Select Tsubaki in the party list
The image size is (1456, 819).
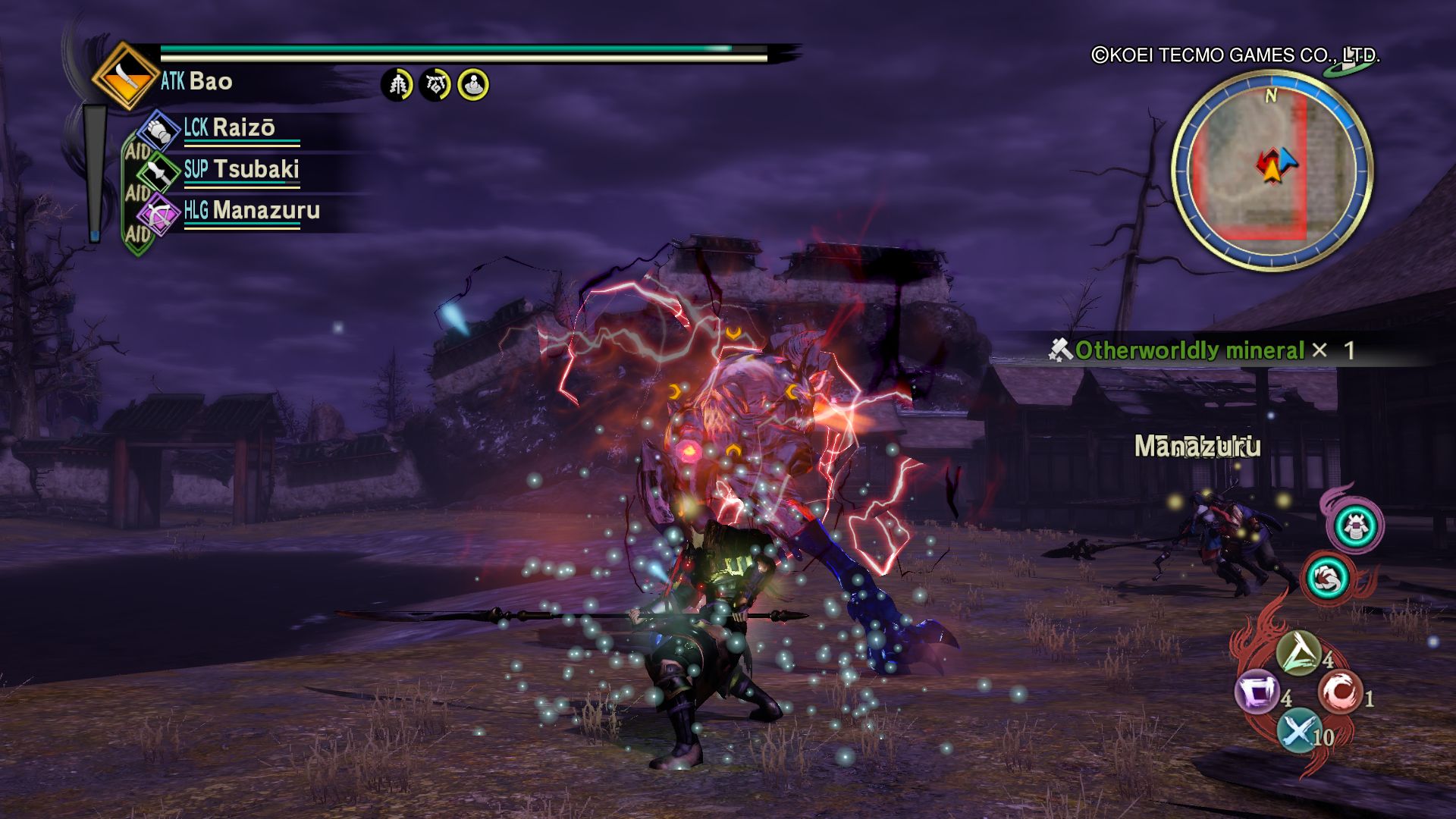[240, 170]
